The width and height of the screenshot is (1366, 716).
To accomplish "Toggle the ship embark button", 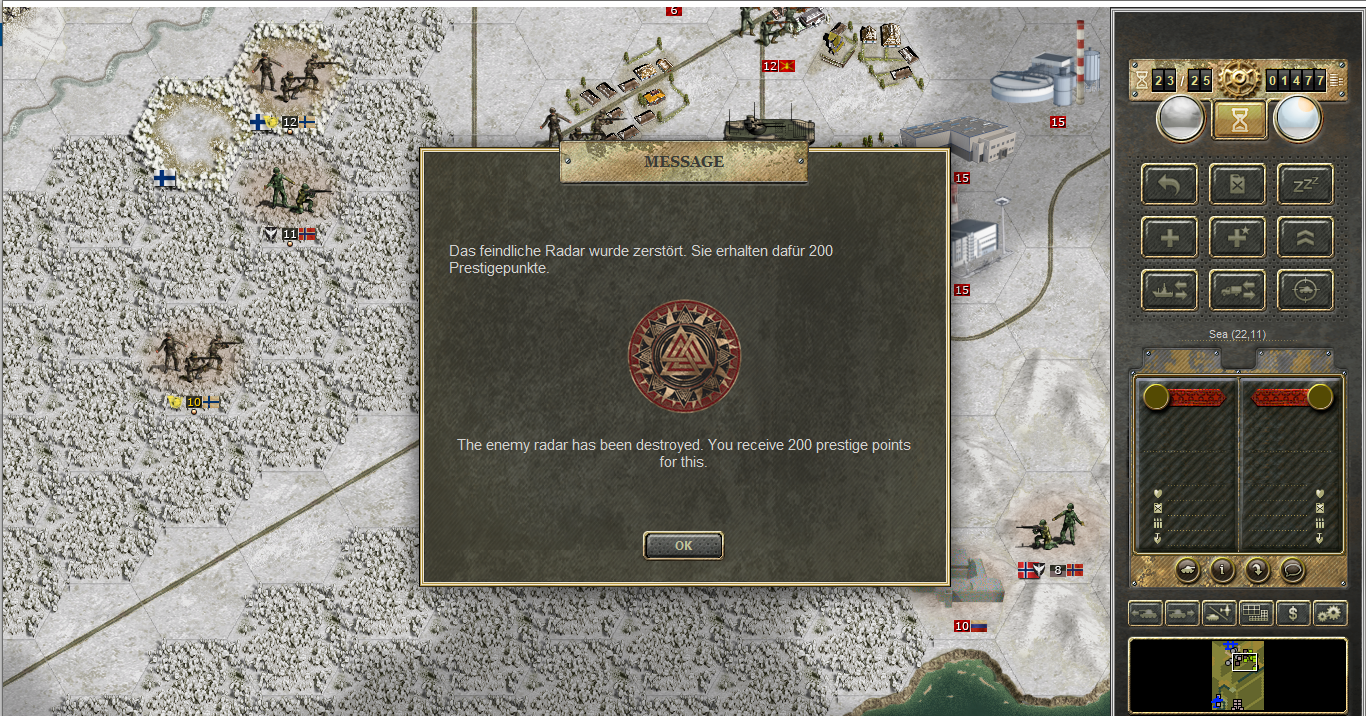I will 1169,290.
